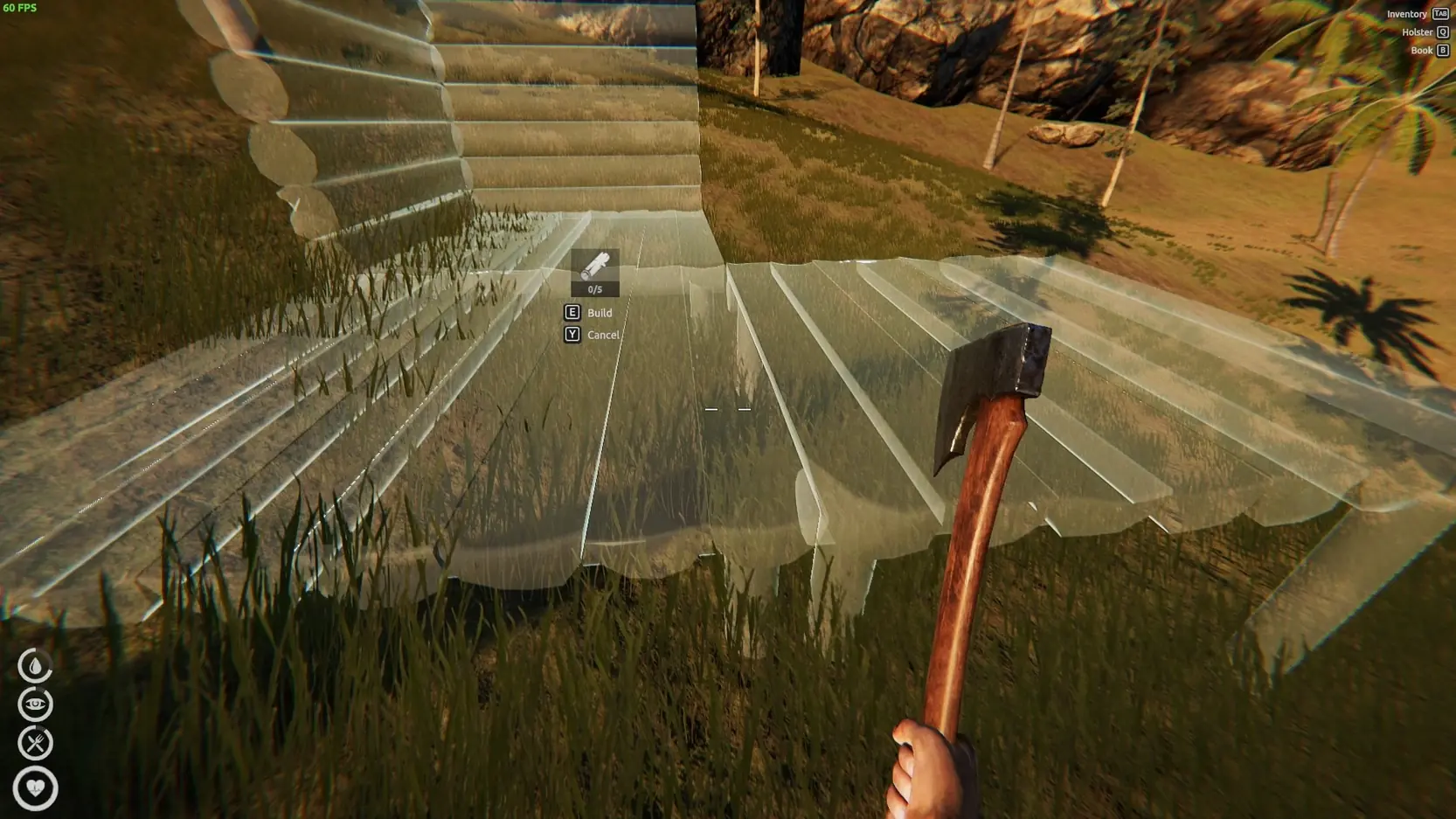Click the crossed fork and knife hunger icon

click(35, 743)
